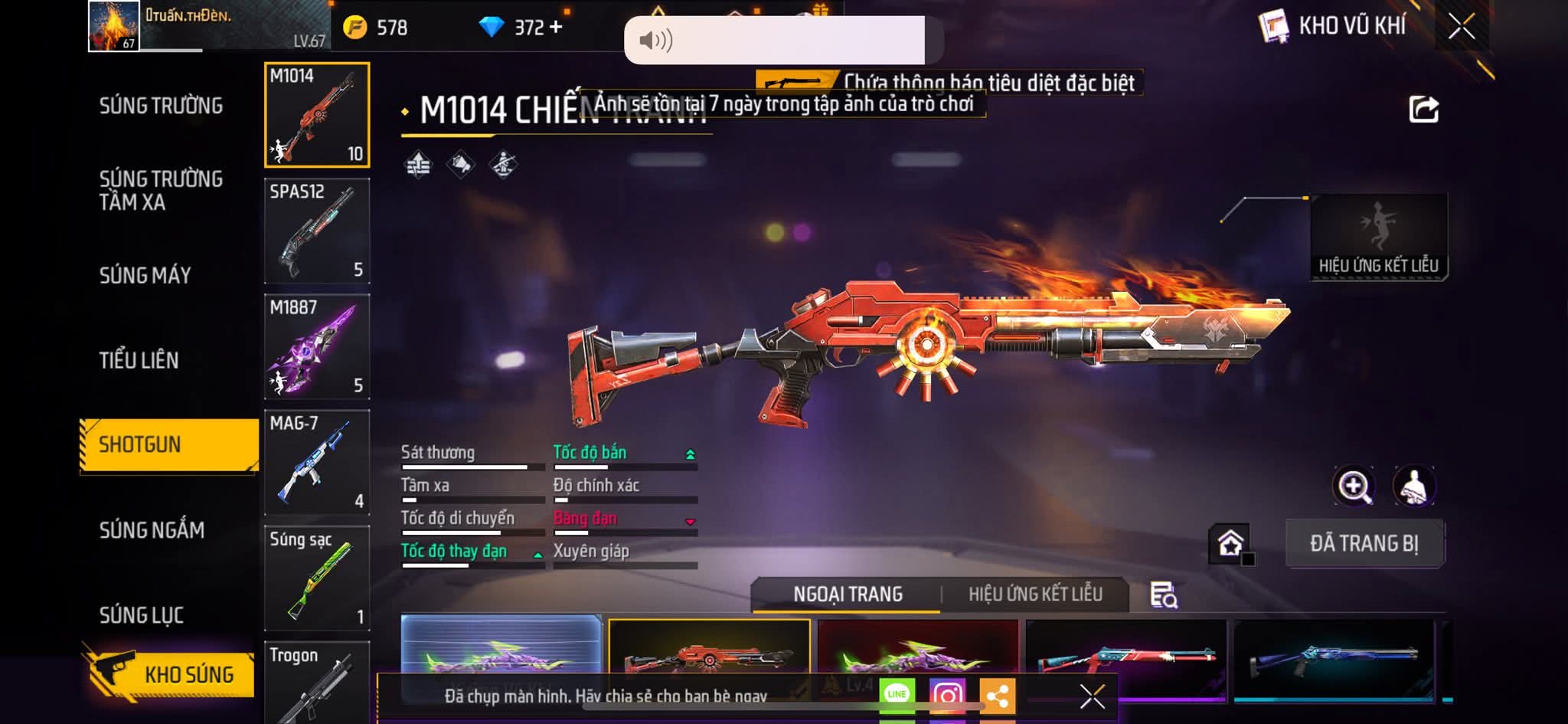
Task: Select the SPAS12 weapon tile
Action: click(317, 231)
